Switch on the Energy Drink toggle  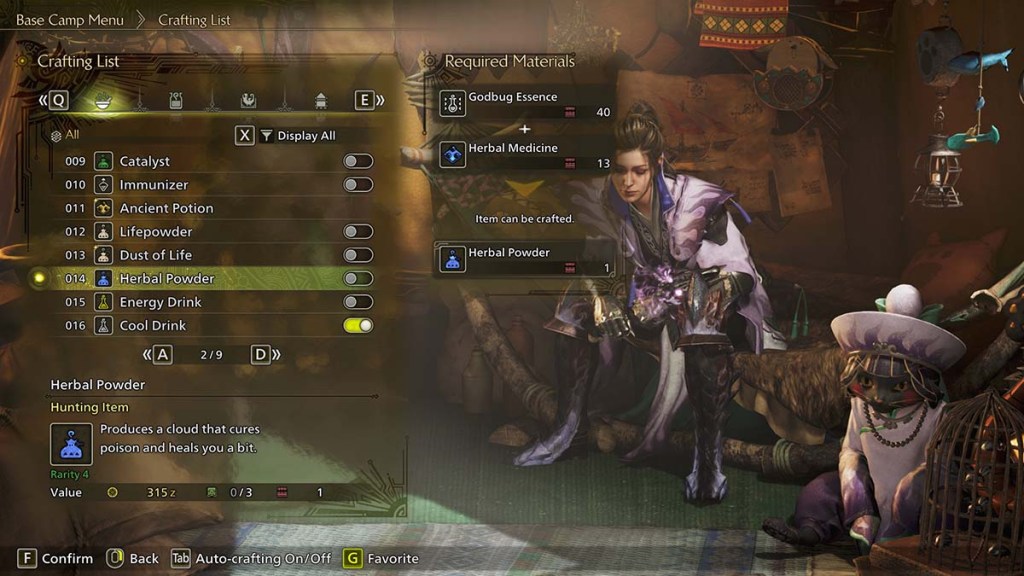357,302
